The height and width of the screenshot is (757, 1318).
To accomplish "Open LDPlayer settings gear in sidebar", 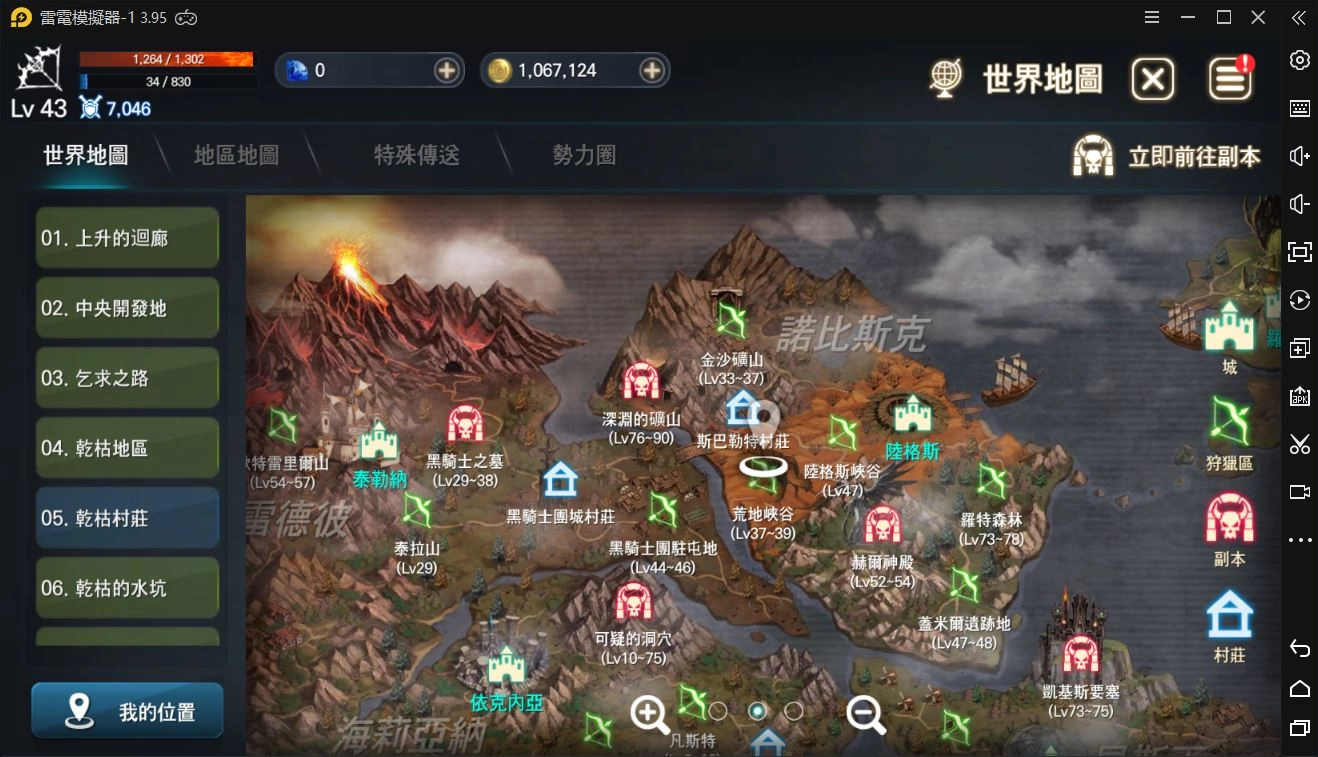I will point(1302,60).
